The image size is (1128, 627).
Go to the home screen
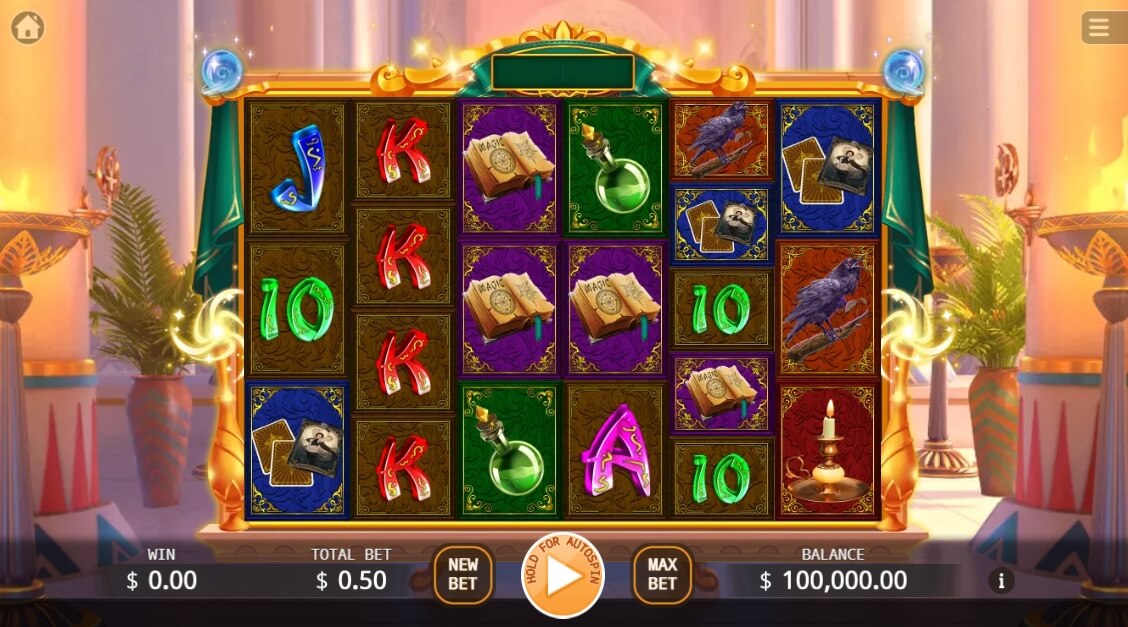(28, 28)
